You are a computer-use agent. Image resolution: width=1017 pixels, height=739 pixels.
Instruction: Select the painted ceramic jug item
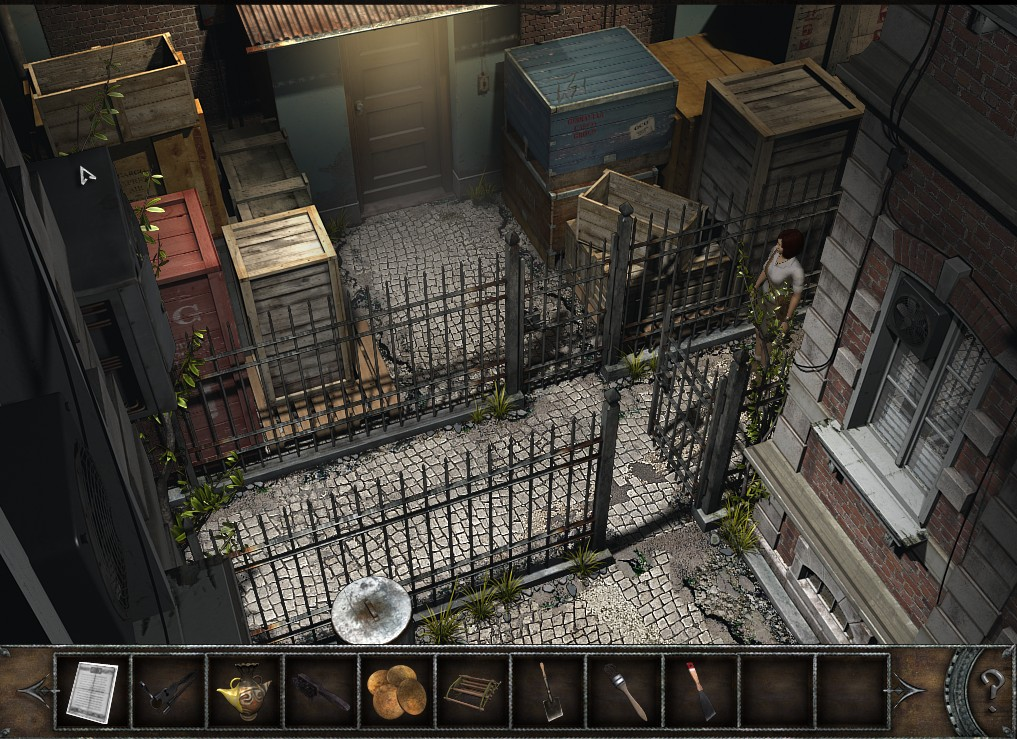[243, 691]
